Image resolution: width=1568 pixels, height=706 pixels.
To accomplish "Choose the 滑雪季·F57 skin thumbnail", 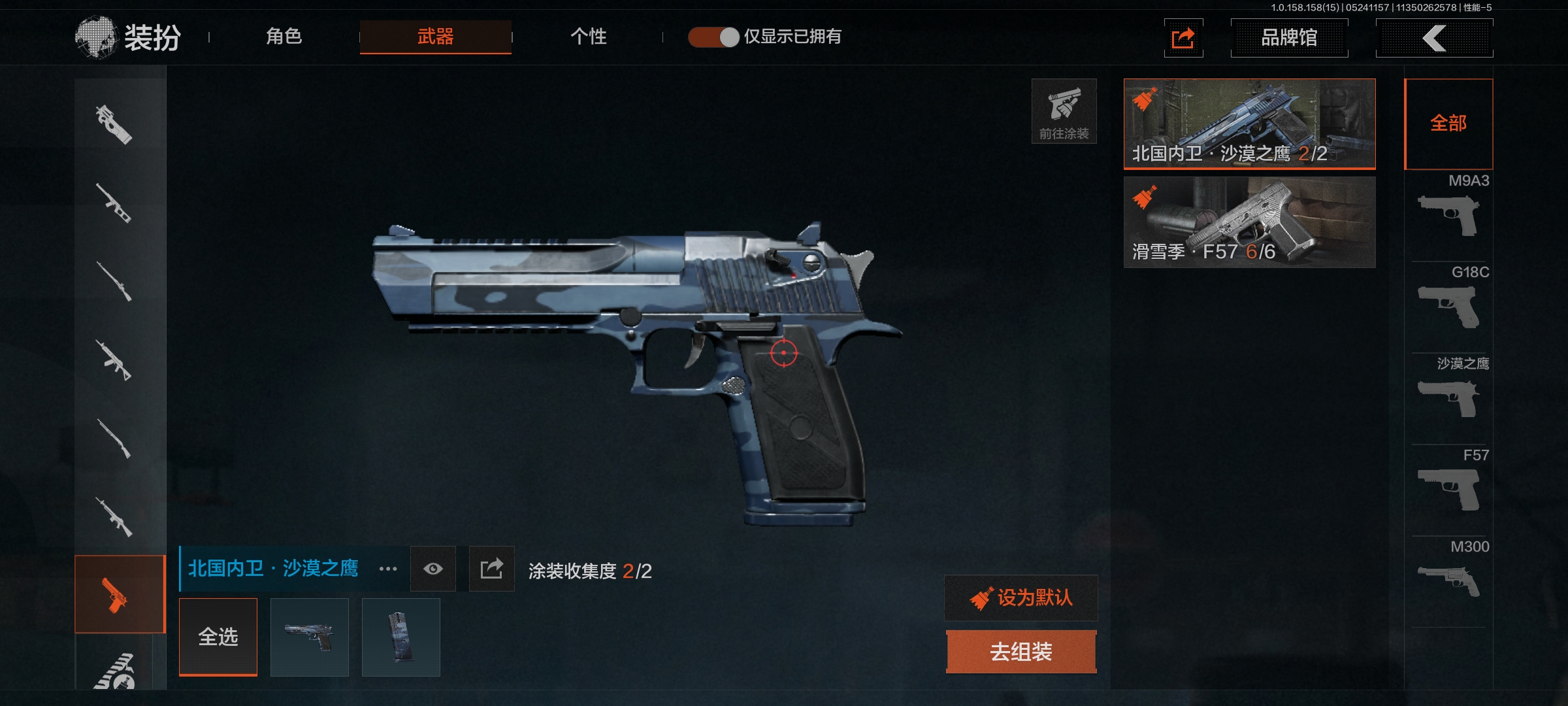I will (x=1249, y=222).
